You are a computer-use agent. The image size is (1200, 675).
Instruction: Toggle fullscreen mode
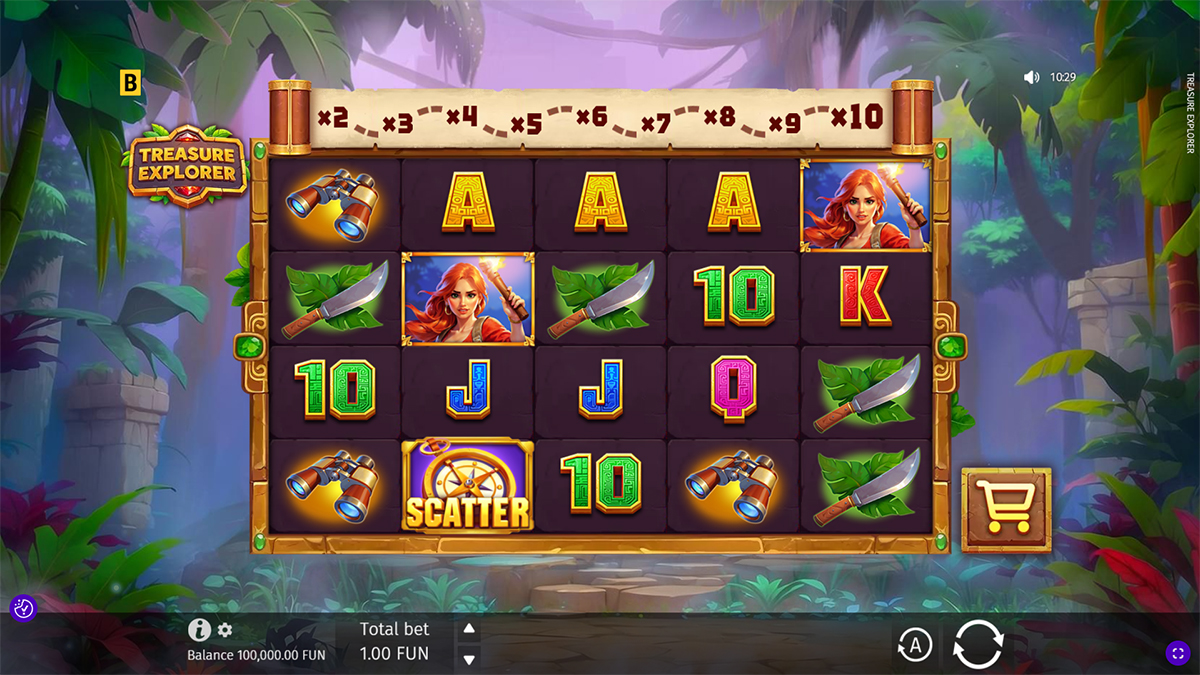[1177, 653]
